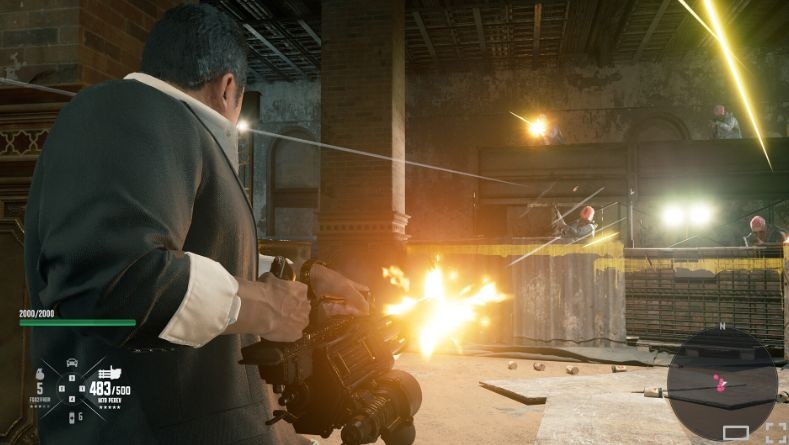Image resolution: width=789 pixels, height=445 pixels.
Task: Choose the grenade slot icon
Action: [x=40, y=372]
